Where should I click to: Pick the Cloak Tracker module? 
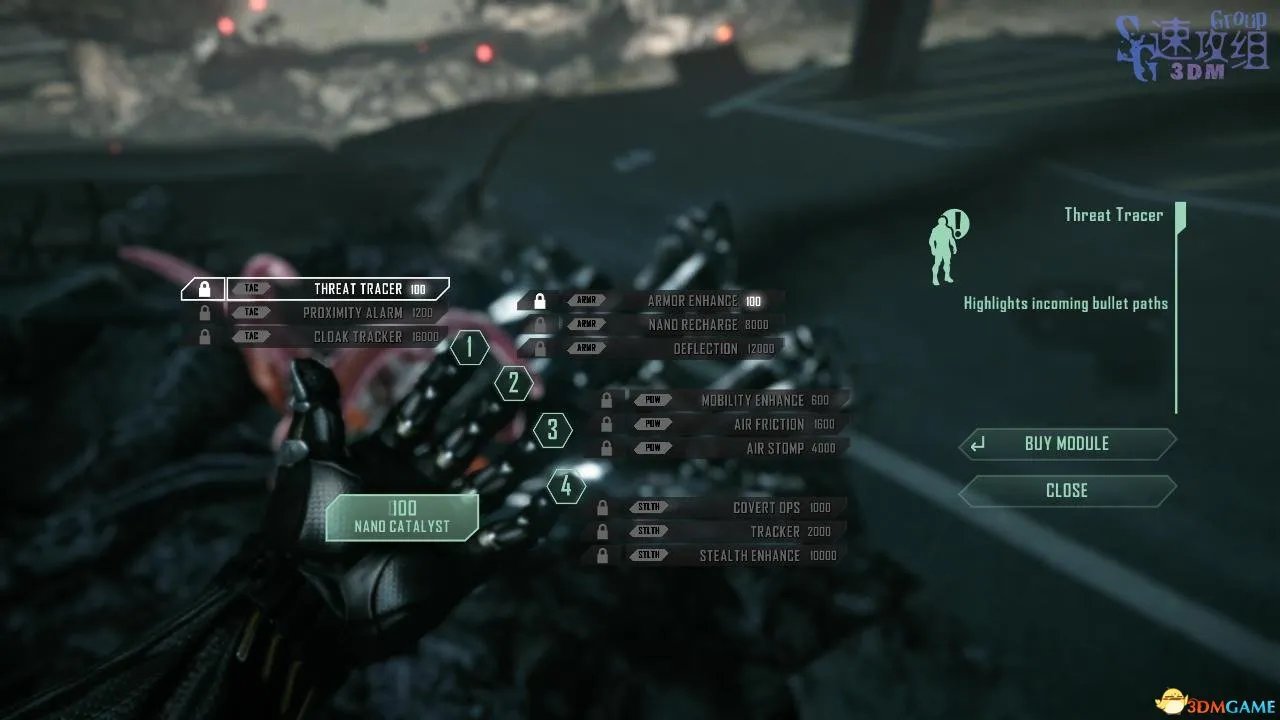click(x=338, y=337)
